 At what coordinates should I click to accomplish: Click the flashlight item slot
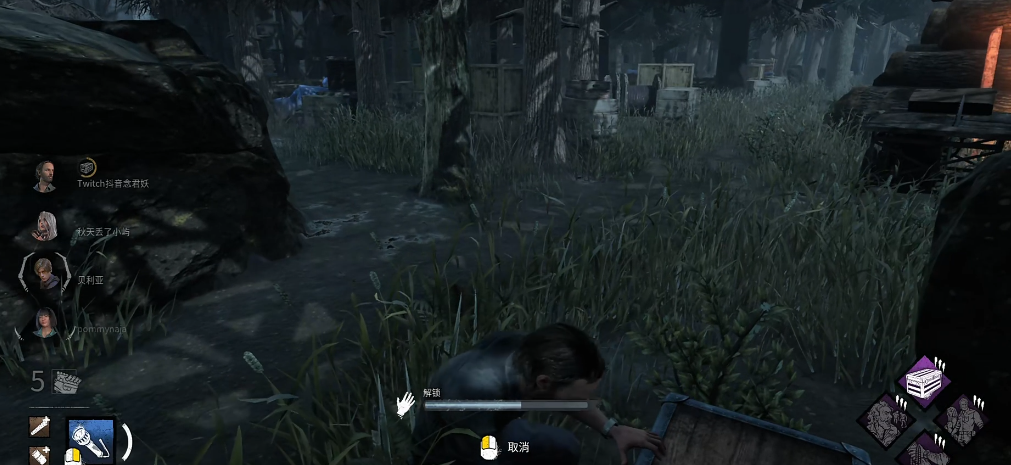(x=91, y=440)
